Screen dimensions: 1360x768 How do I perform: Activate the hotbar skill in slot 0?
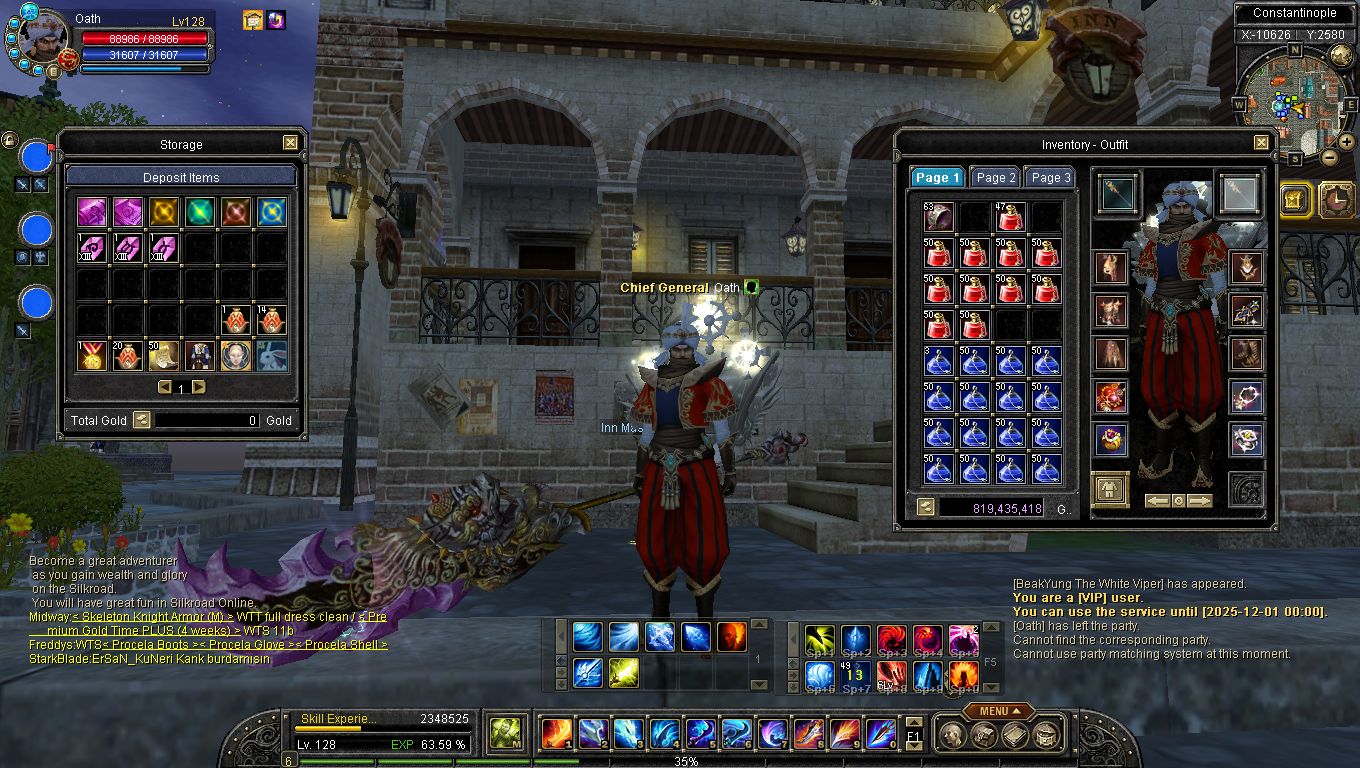tap(881, 734)
